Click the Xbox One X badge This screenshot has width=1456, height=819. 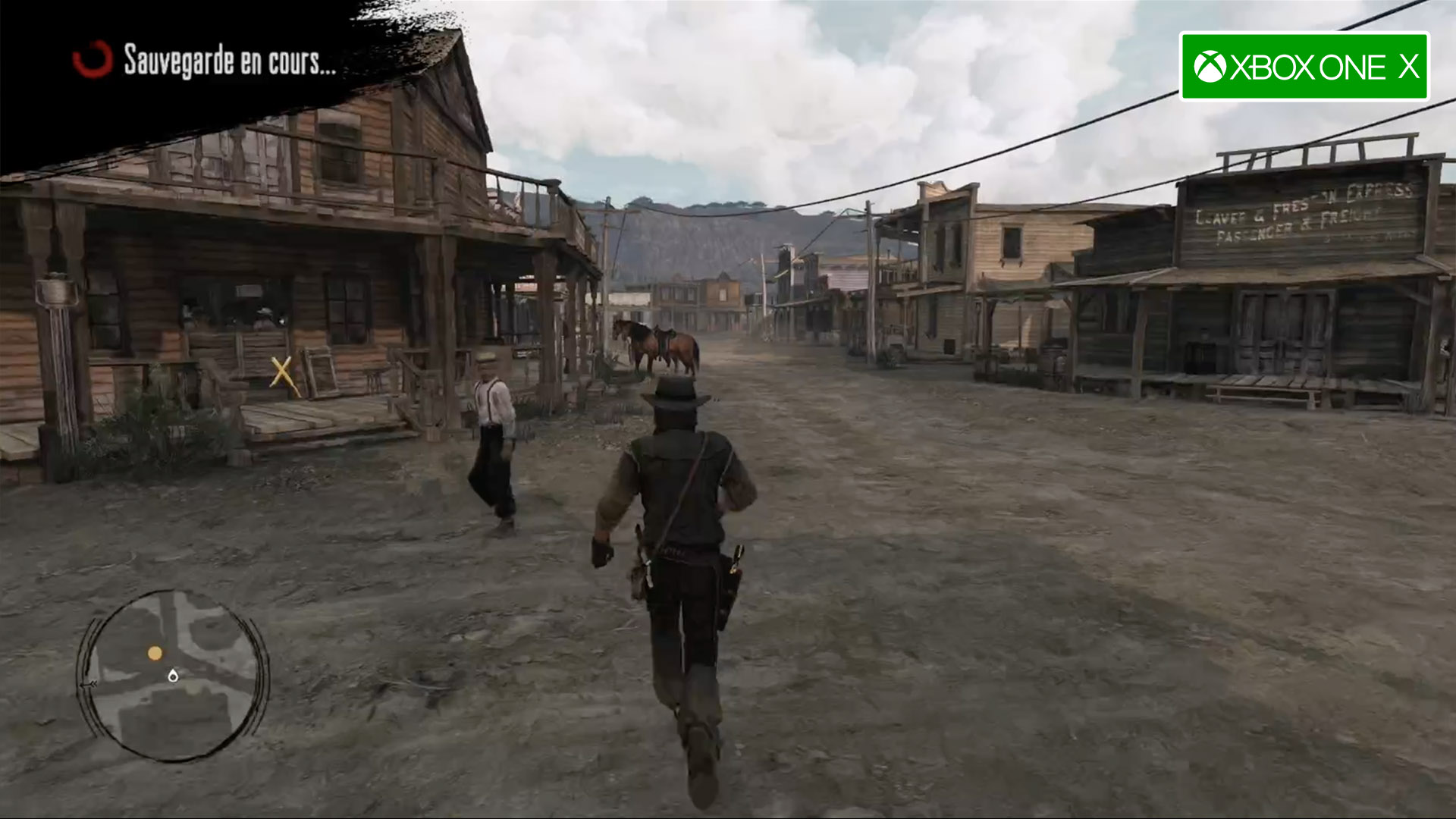click(x=1304, y=67)
